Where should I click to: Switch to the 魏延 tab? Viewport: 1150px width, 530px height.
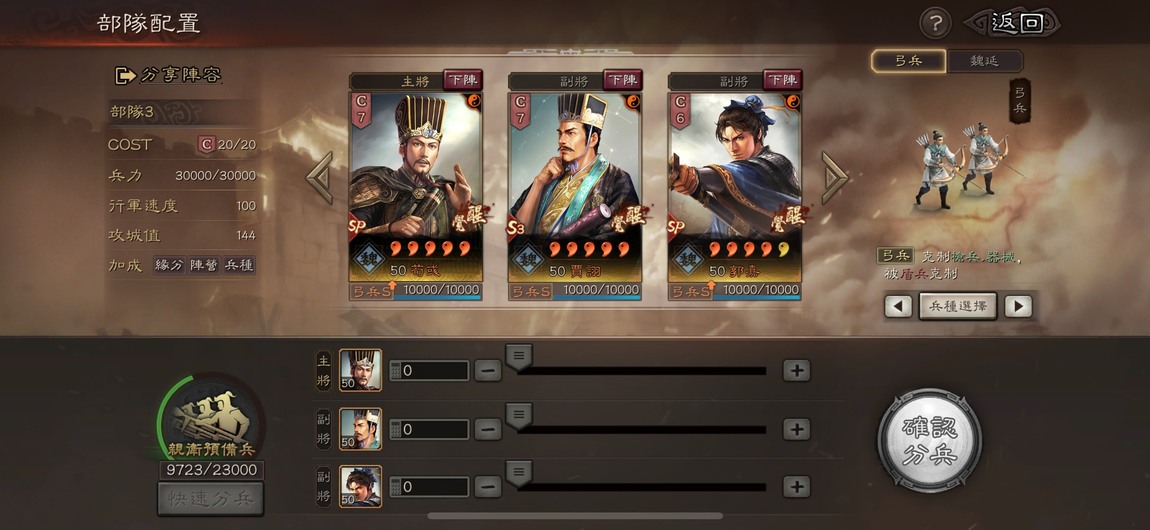[x=984, y=61]
